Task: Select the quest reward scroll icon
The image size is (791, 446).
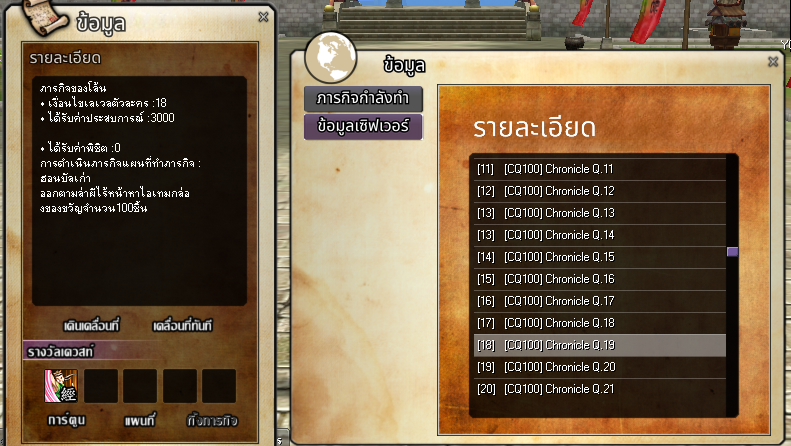Action: tap(61, 386)
